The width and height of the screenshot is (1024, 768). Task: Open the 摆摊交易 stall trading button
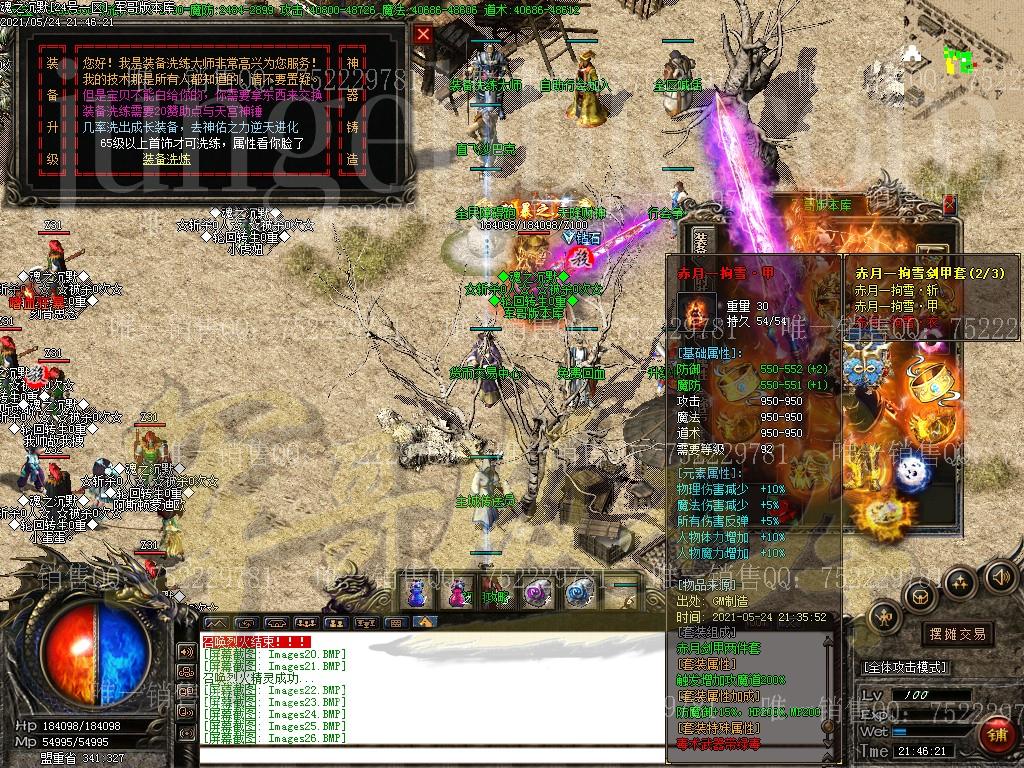click(x=957, y=633)
